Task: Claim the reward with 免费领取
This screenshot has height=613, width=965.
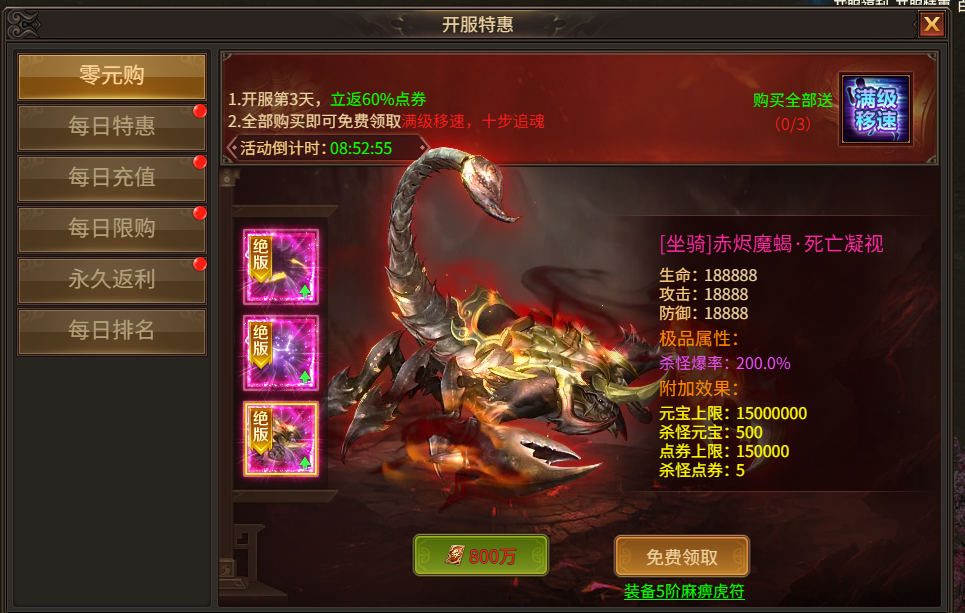Action: coord(682,556)
